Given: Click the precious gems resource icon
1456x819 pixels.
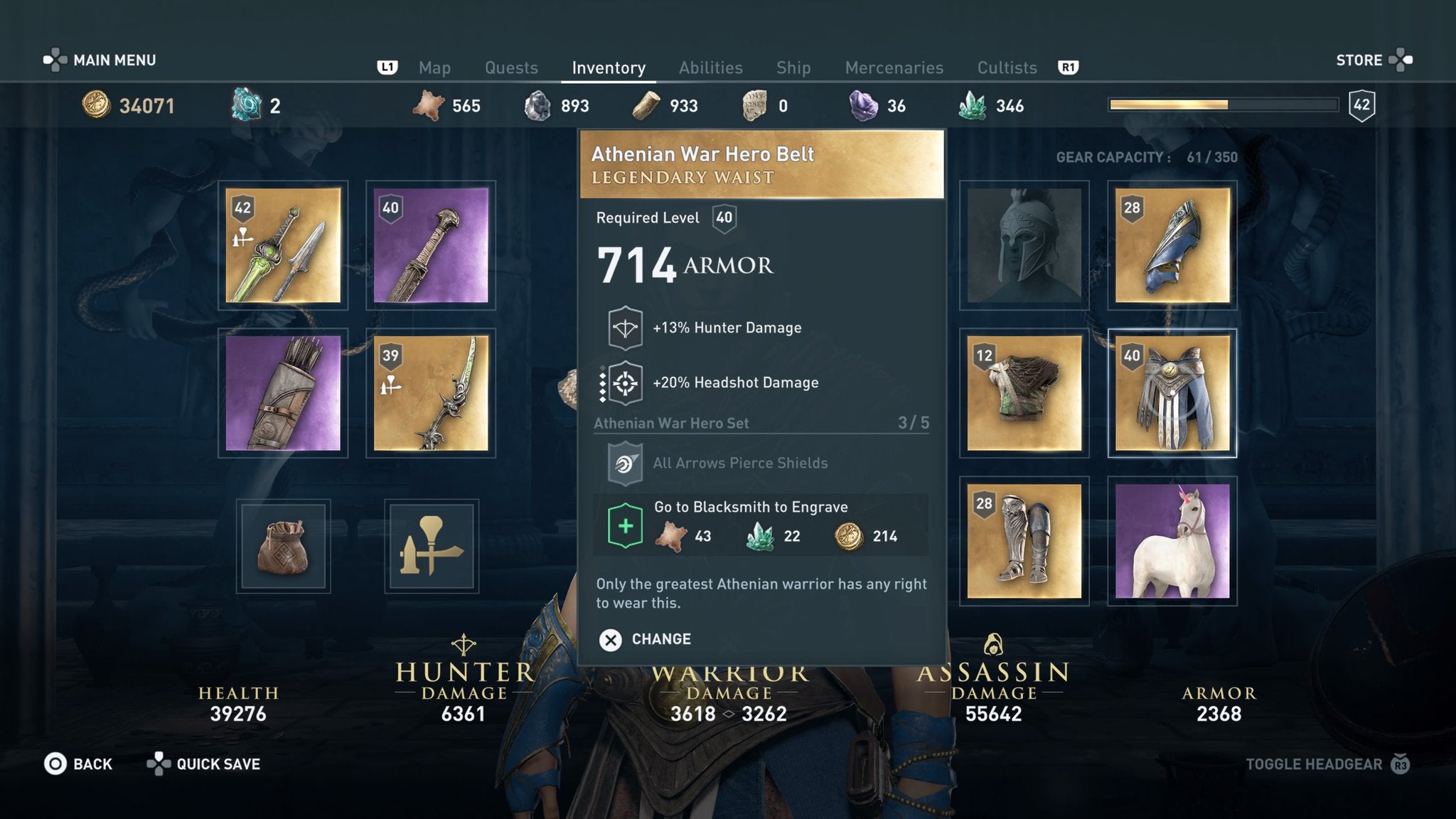Looking at the screenshot, I should point(862,105).
